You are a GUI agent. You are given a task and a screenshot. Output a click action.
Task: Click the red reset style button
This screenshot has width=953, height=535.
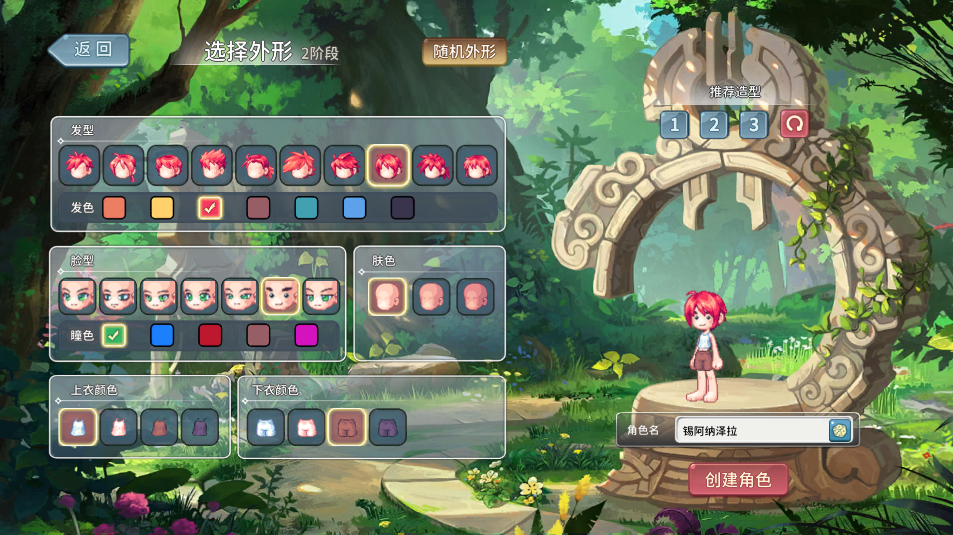[794, 124]
